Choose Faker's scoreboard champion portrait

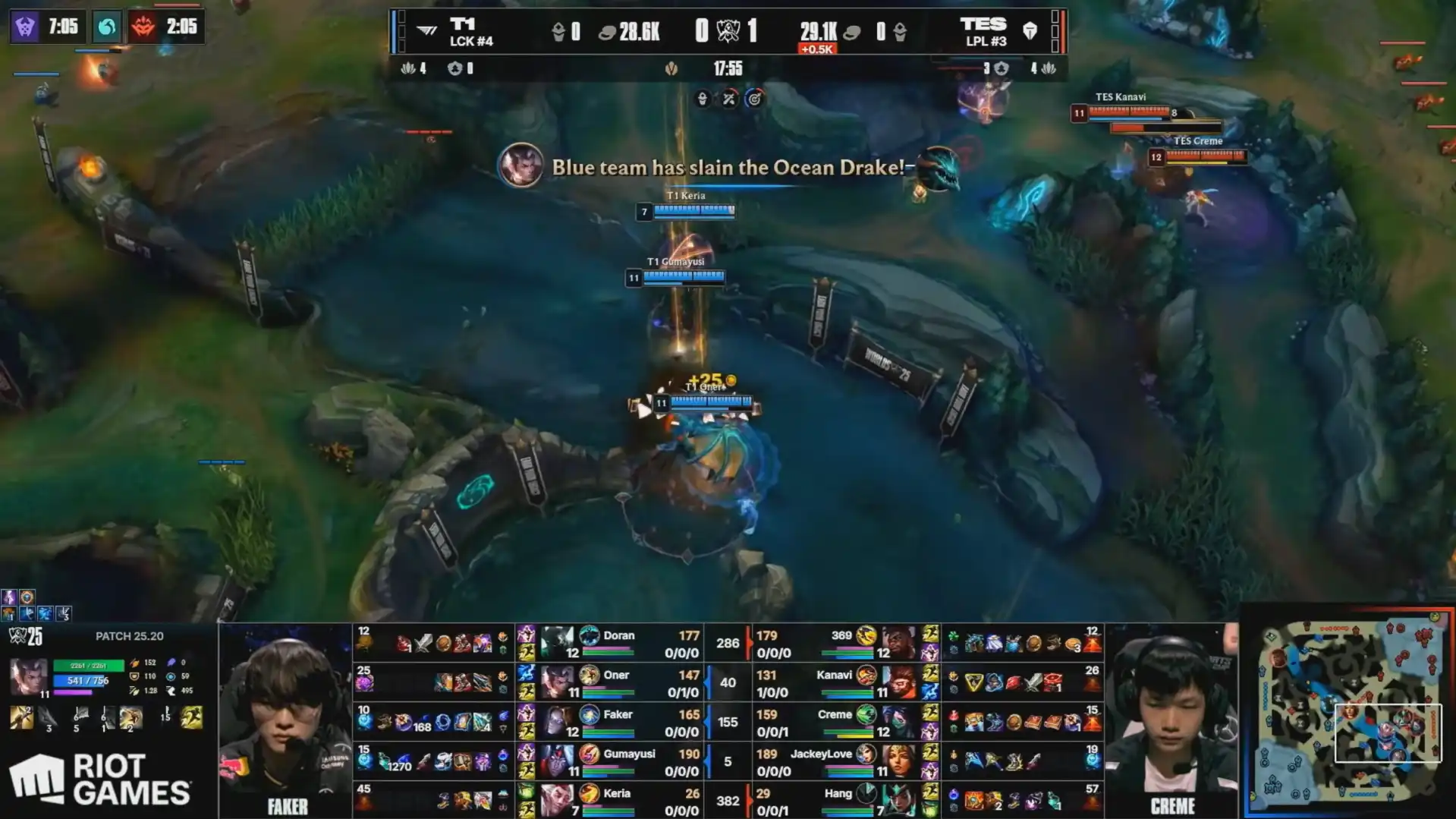pos(557,721)
